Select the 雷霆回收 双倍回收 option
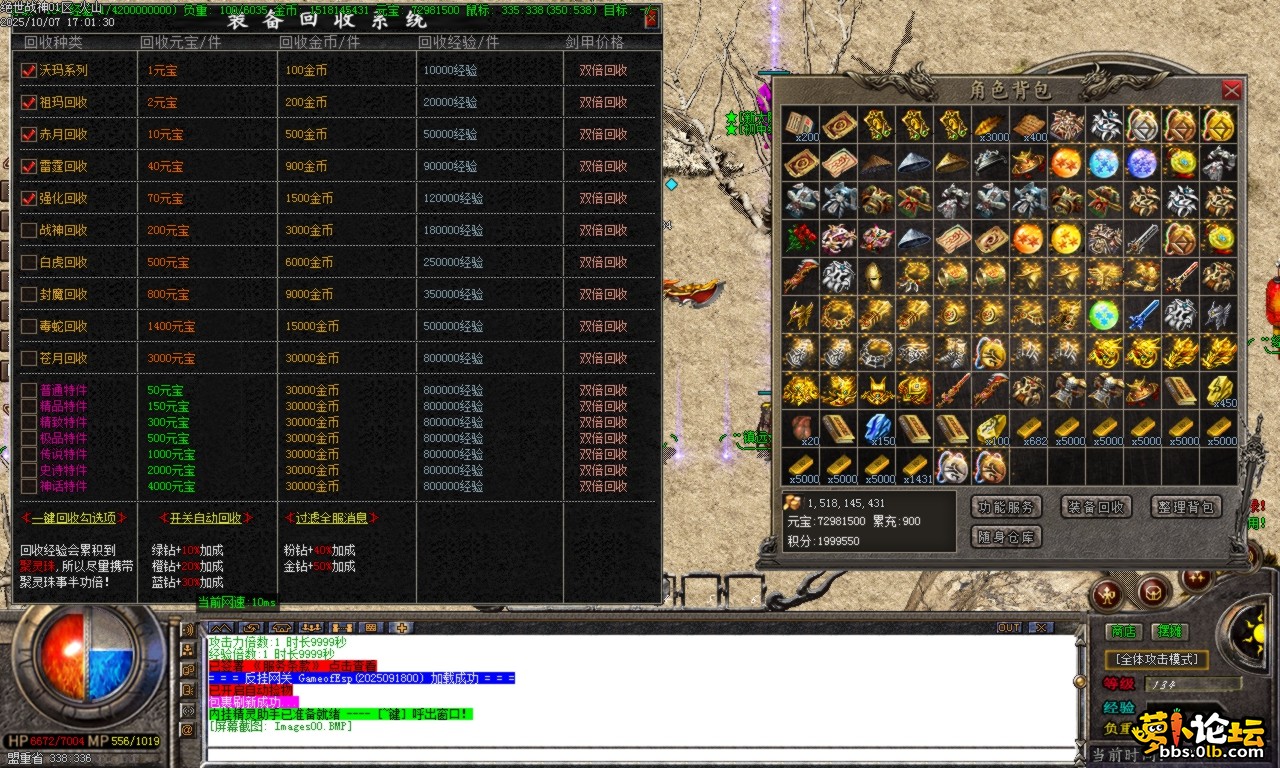The width and height of the screenshot is (1280, 768). (603, 166)
